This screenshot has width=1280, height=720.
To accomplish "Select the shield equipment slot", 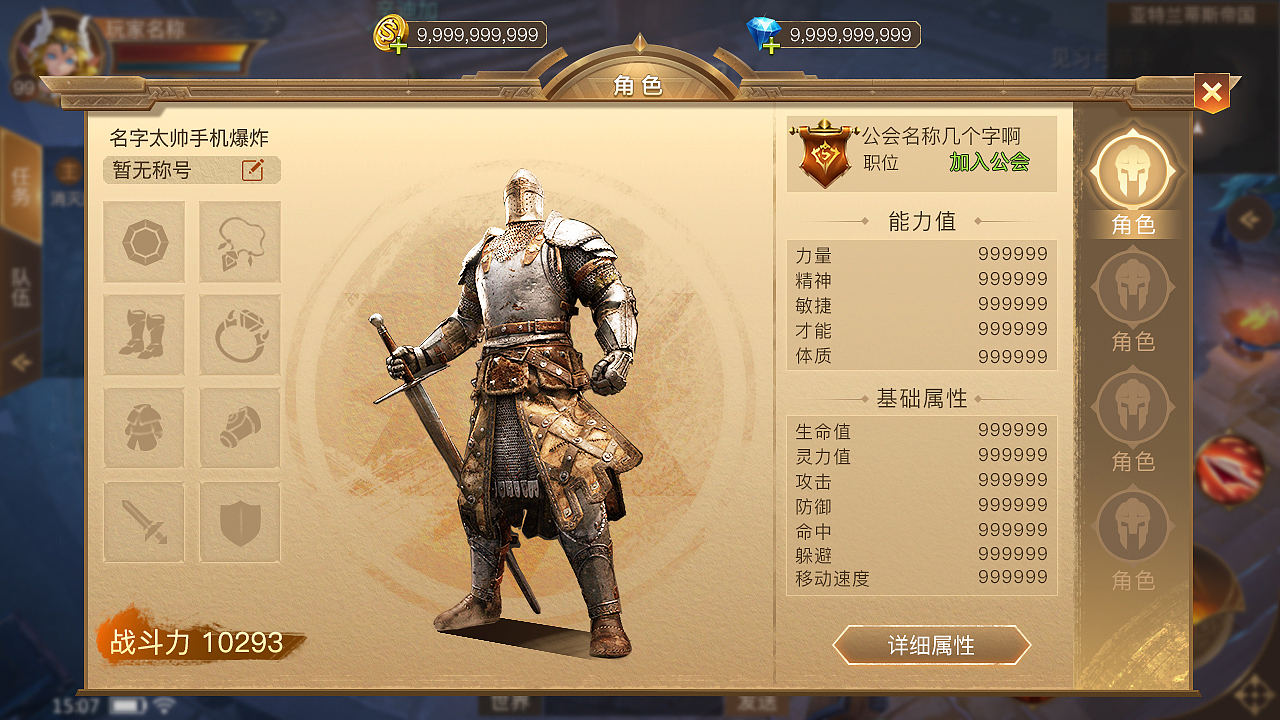I will 239,522.
